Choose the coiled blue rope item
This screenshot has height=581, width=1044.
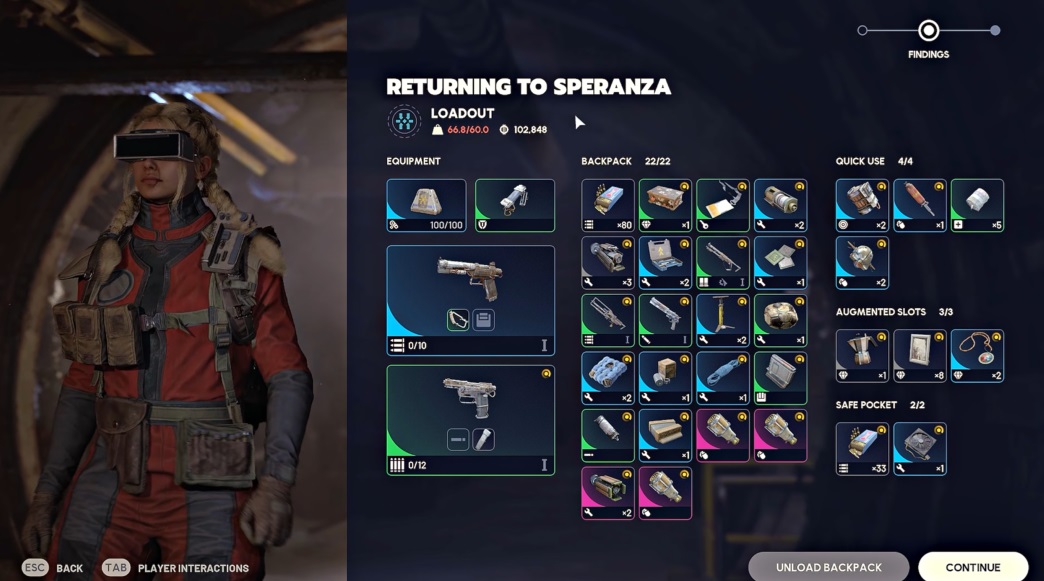722,378
